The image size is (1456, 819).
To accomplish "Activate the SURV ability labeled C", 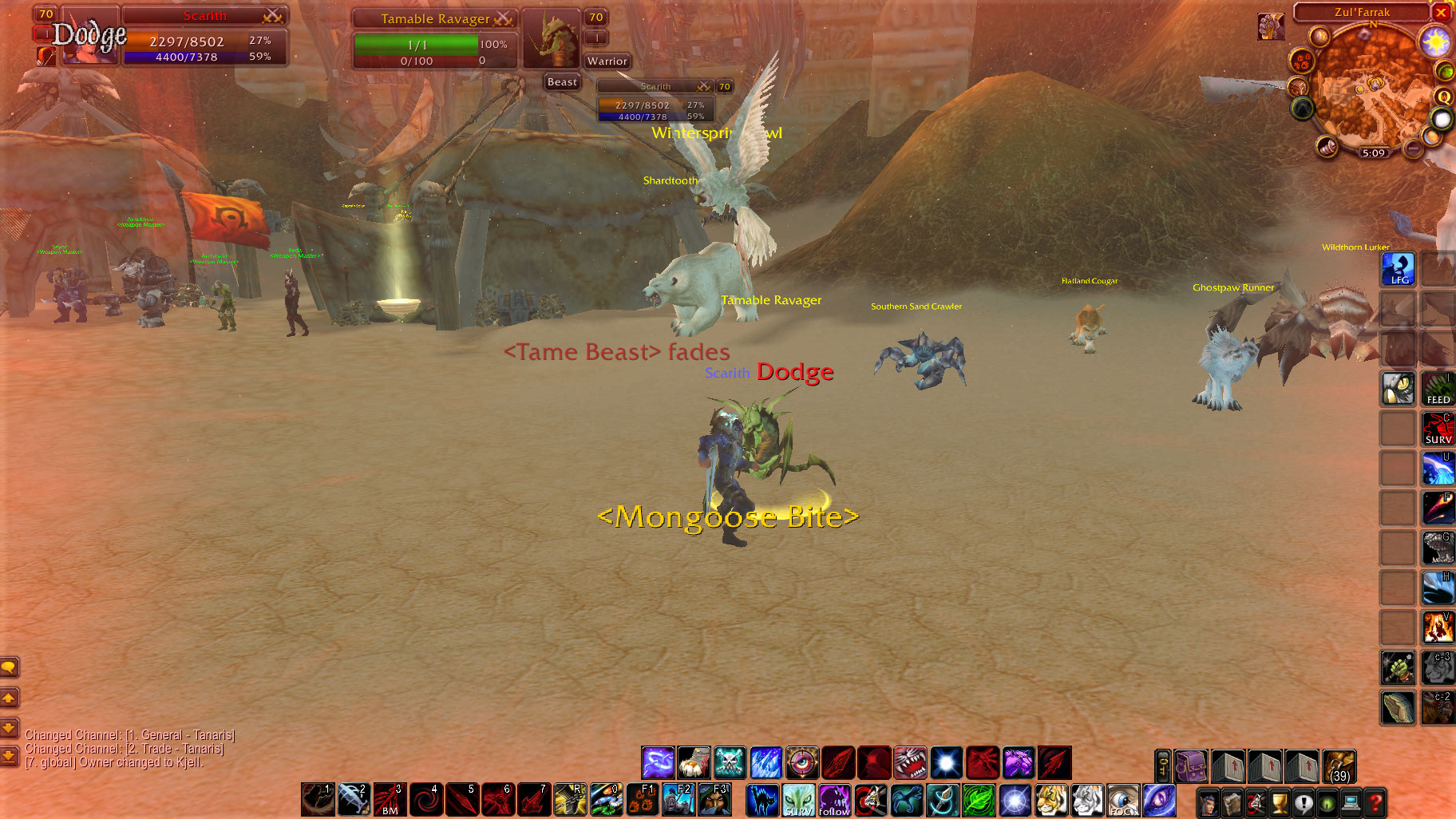I will click(x=1438, y=429).
